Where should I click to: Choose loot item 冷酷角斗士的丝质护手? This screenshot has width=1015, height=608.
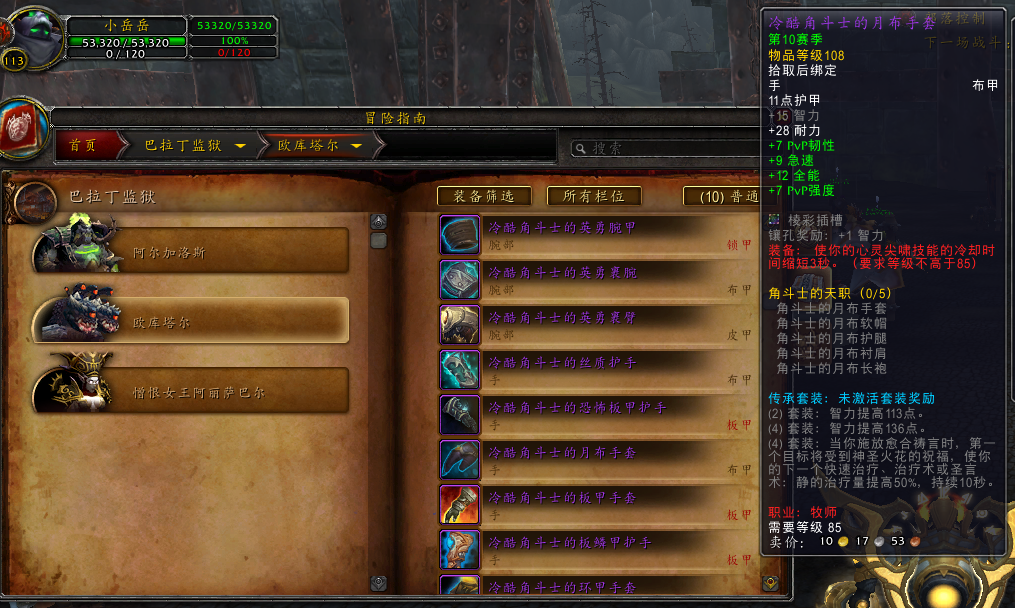coord(597,370)
